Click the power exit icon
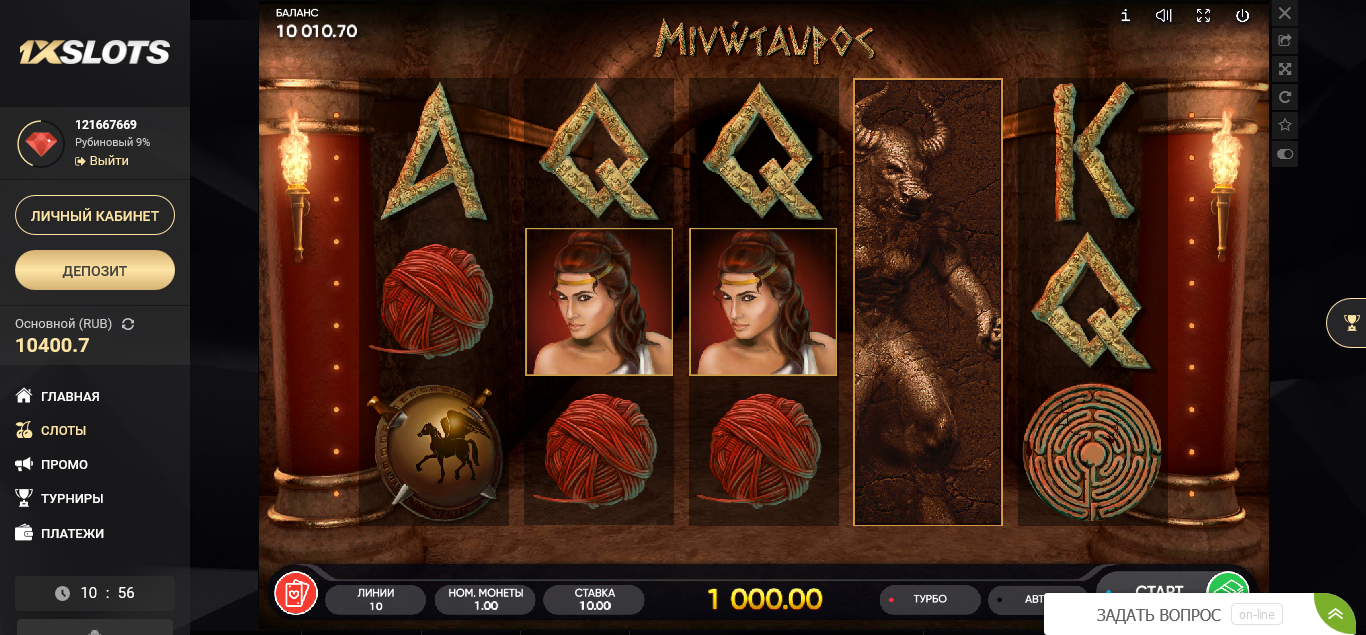The height and width of the screenshot is (635, 1366). 1243,15
